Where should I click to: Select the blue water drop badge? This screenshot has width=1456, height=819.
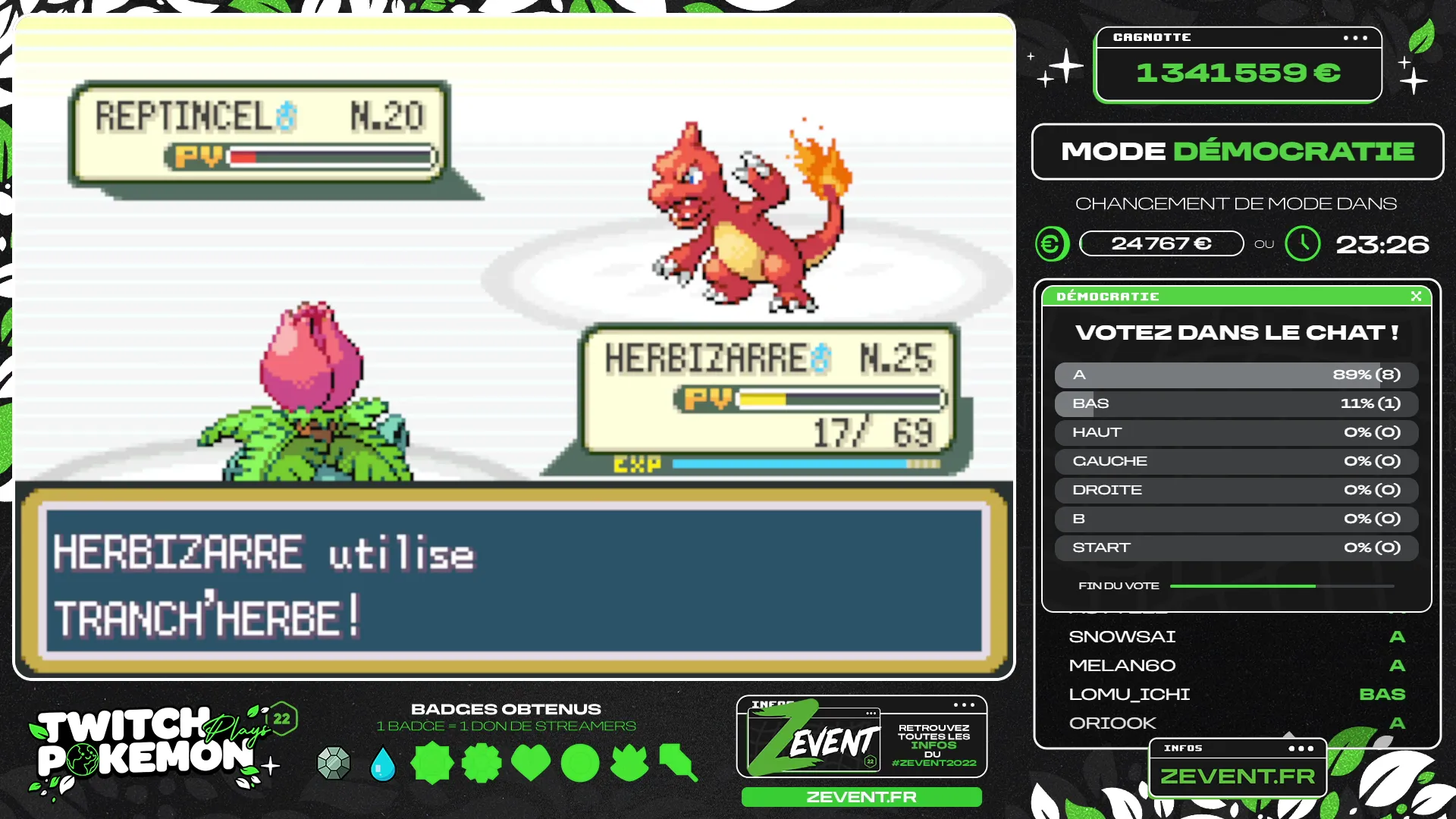pyautogui.click(x=383, y=764)
